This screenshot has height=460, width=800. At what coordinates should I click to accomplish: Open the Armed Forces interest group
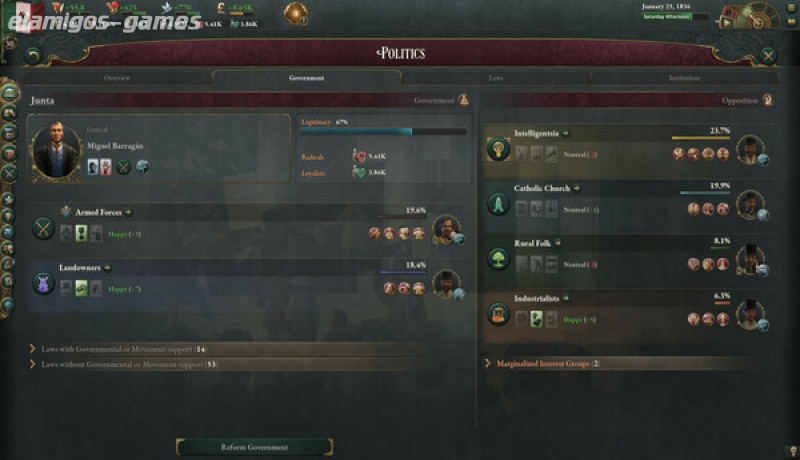(x=99, y=212)
